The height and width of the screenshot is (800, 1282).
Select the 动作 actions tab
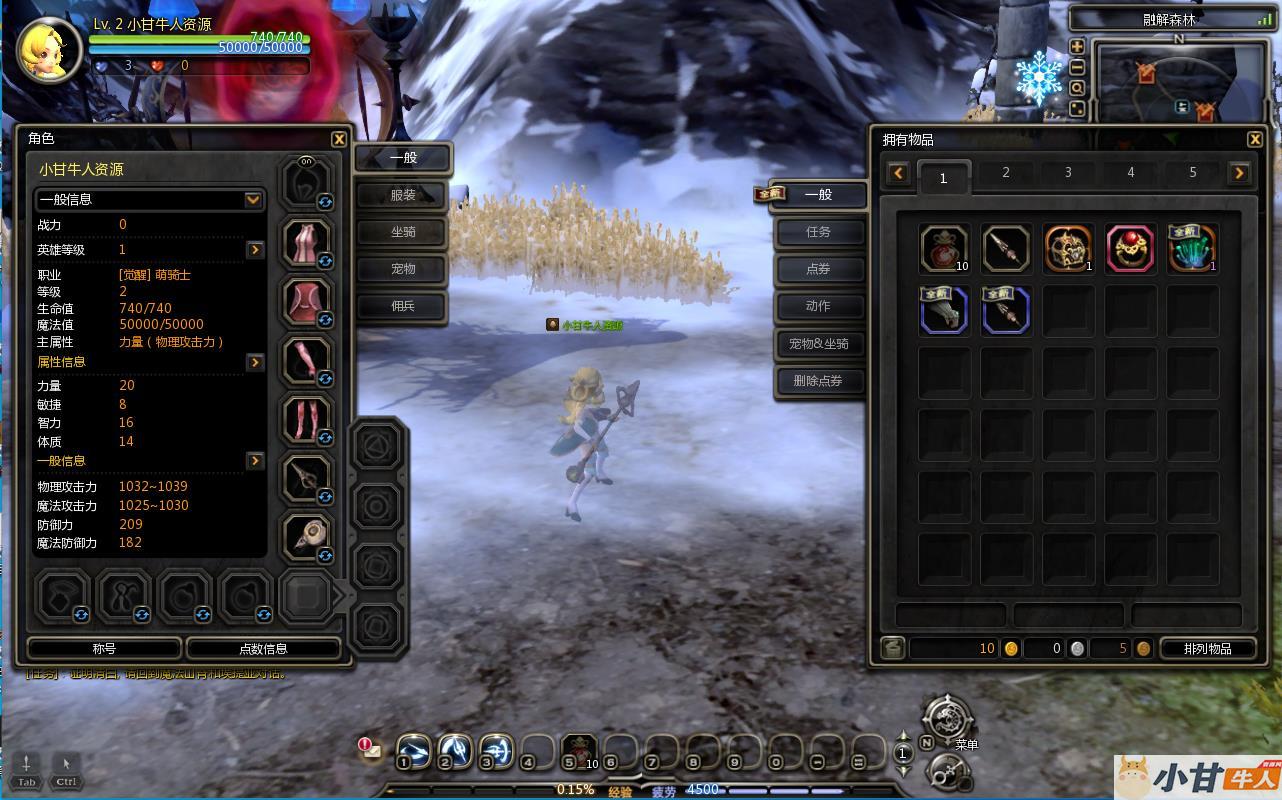819,306
